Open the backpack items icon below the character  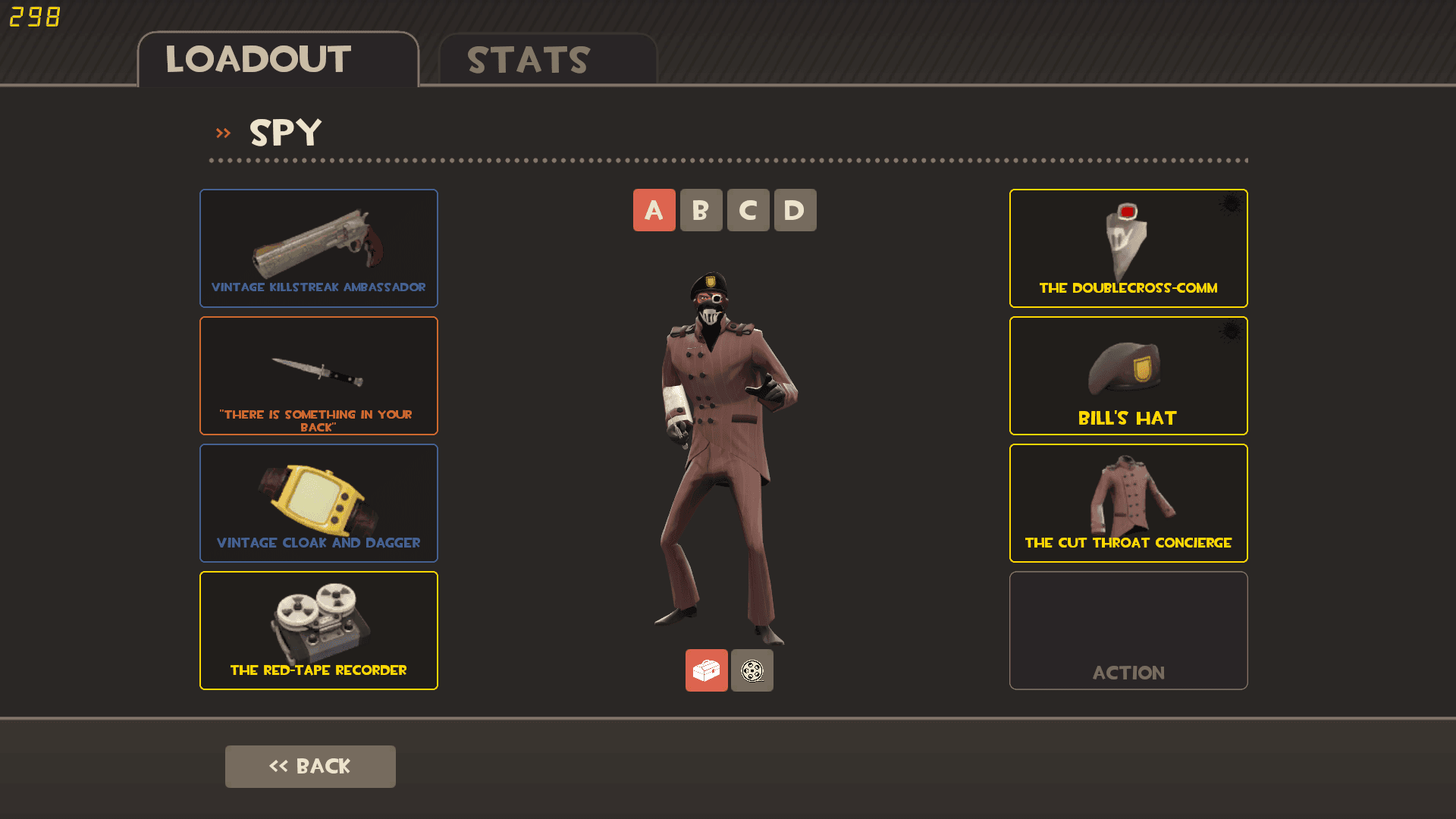click(x=706, y=670)
